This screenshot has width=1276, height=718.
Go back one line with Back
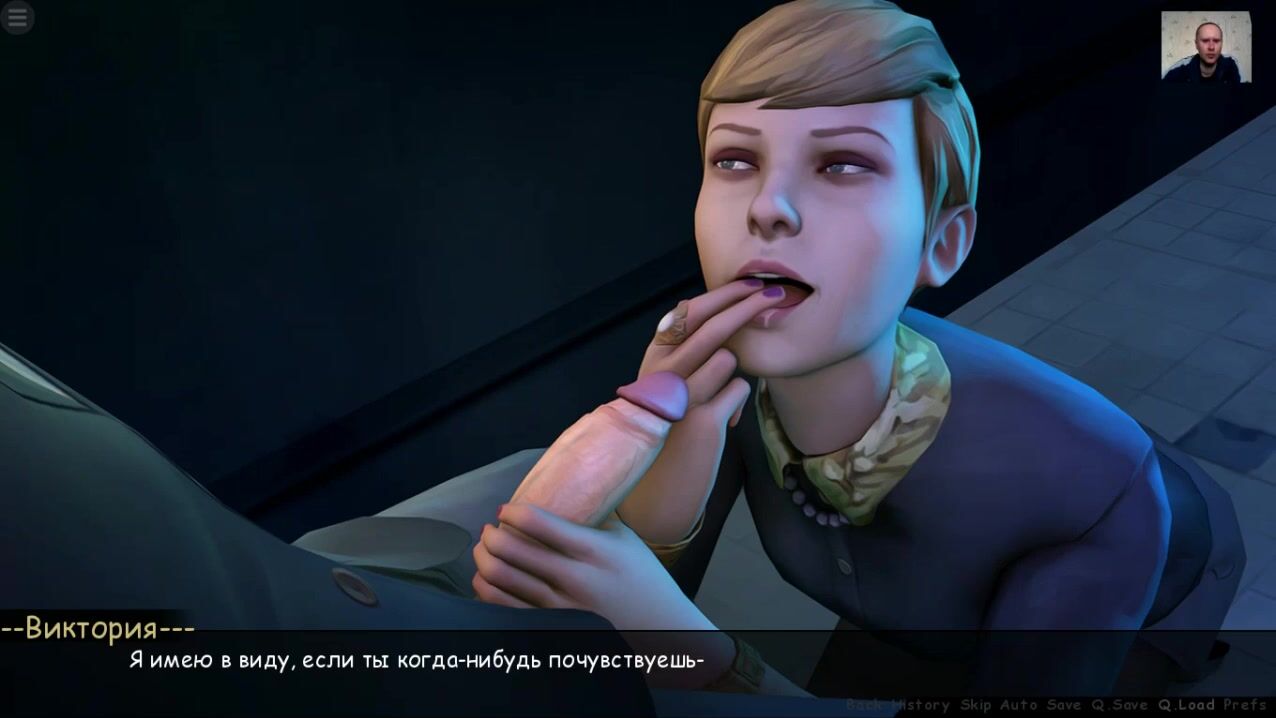coord(863,705)
